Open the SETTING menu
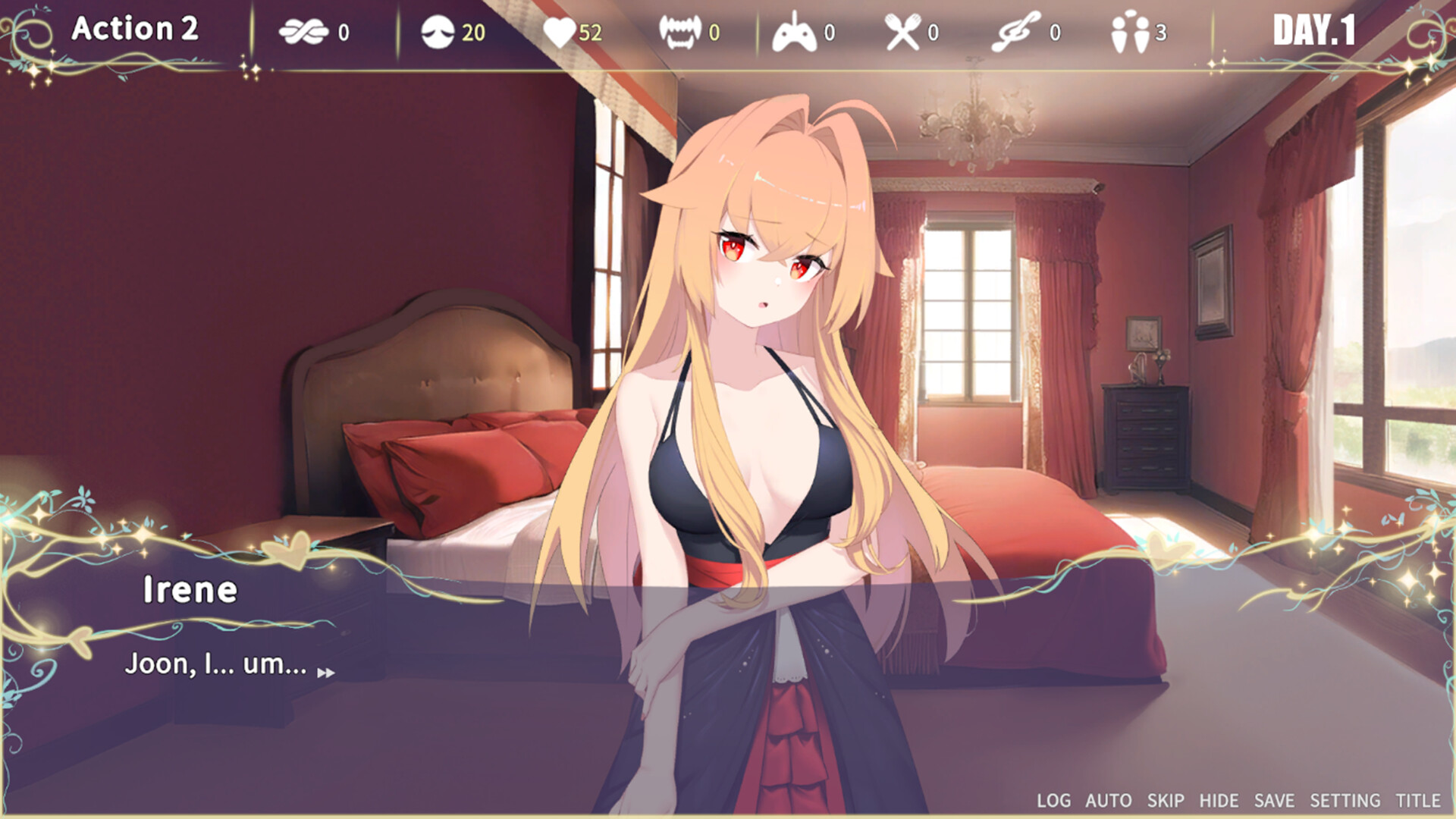1456x819 pixels. pos(1345,800)
